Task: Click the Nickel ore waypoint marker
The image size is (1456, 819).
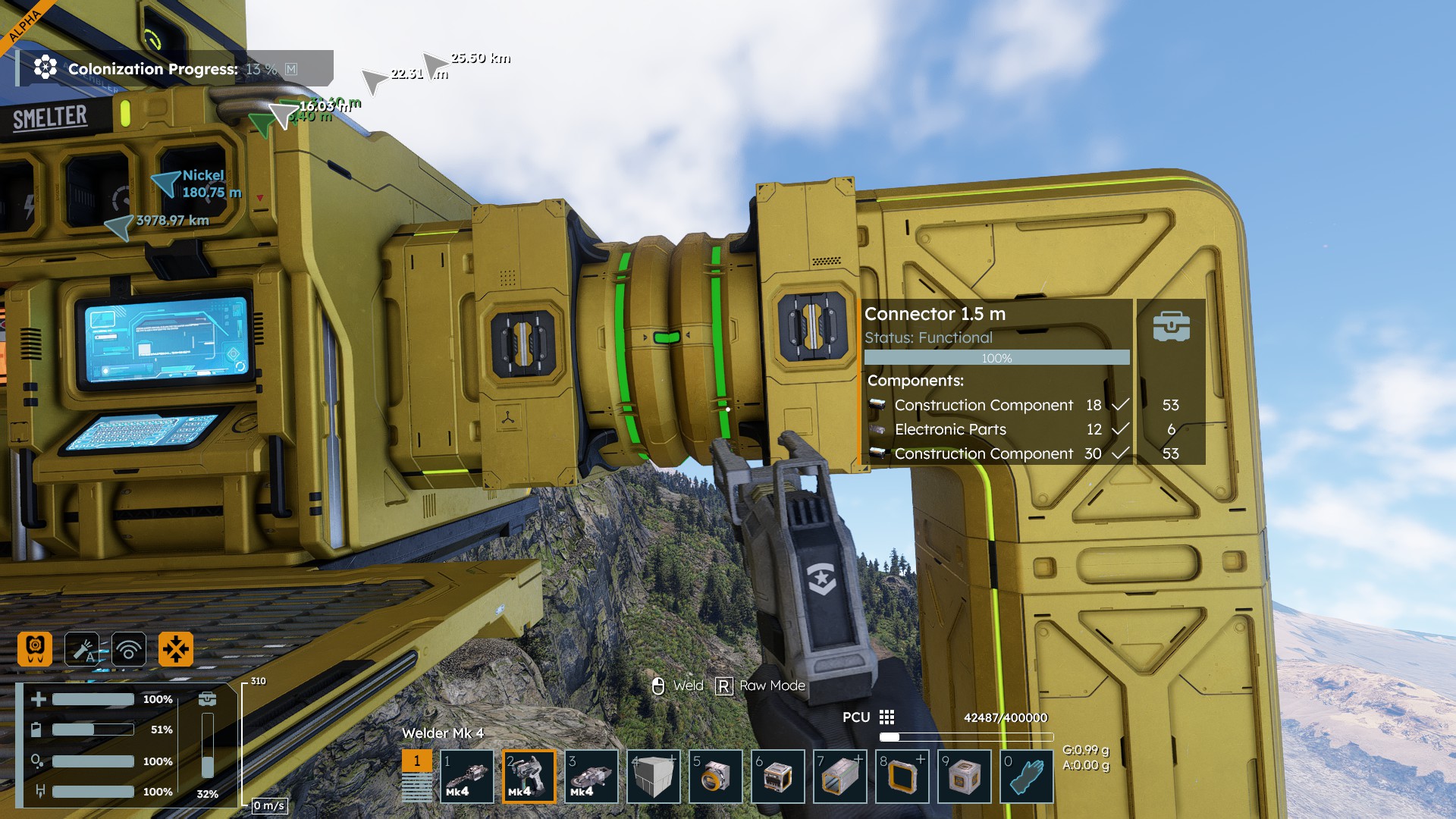Action: click(x=164, y=183)
